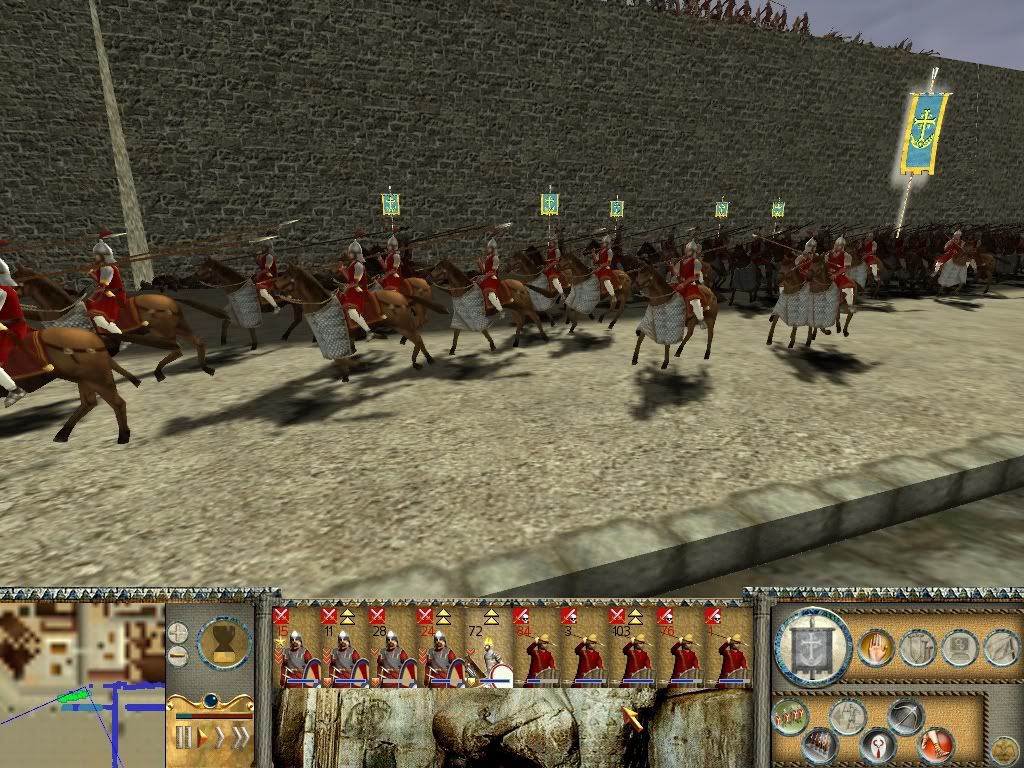This screenshot has width=1024, height=768.
Task: Click the small gold eagle emblem button
Action: point(1002,748)
